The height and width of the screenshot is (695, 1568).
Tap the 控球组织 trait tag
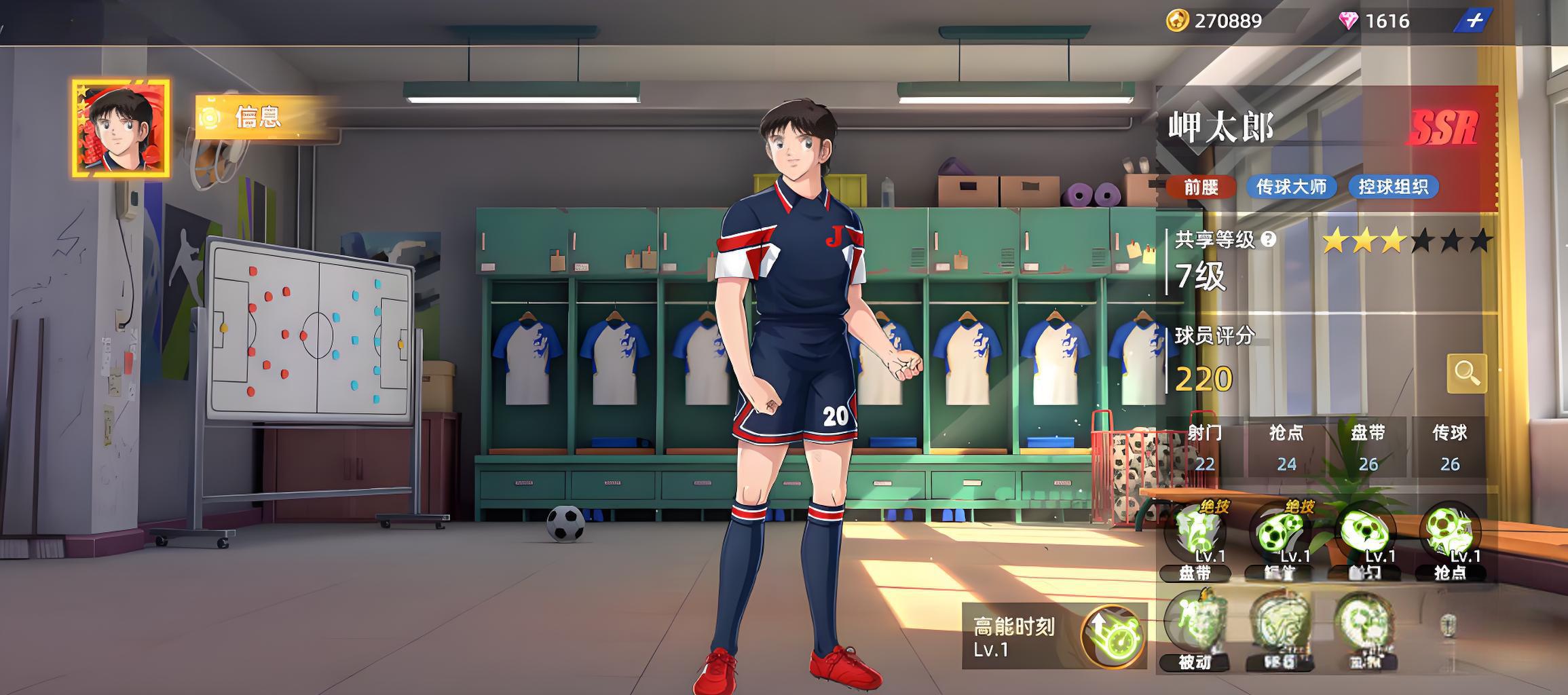[1394, 187]
